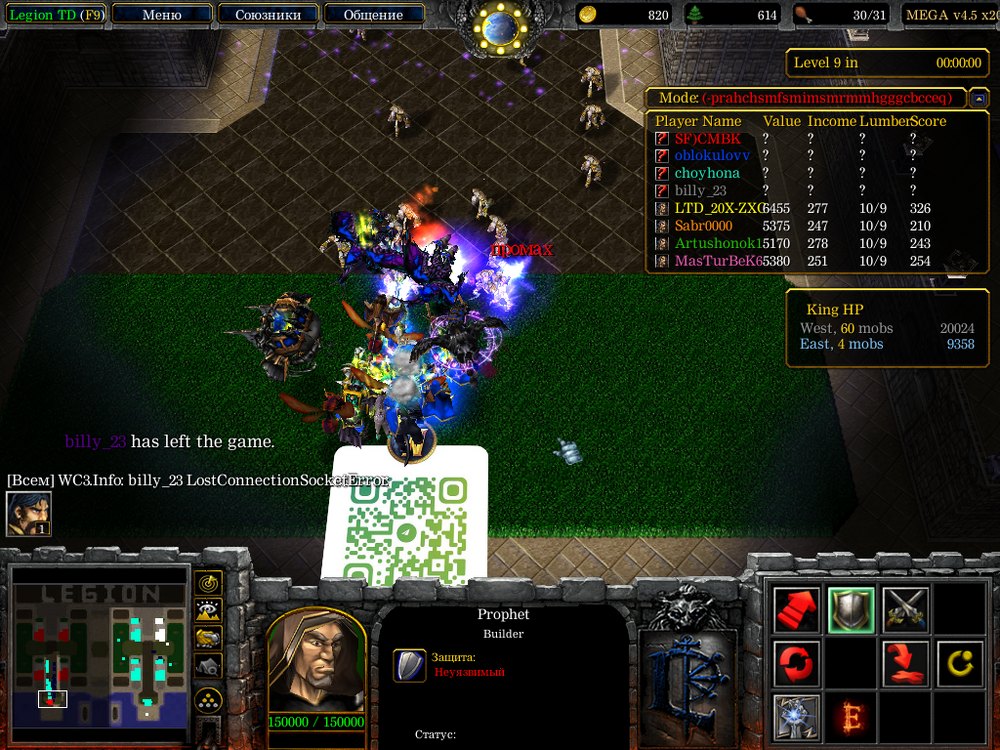Viewport: 1000px width, 750px height.
Task: Click the yellow rotating arrow command
Action: 960,663
